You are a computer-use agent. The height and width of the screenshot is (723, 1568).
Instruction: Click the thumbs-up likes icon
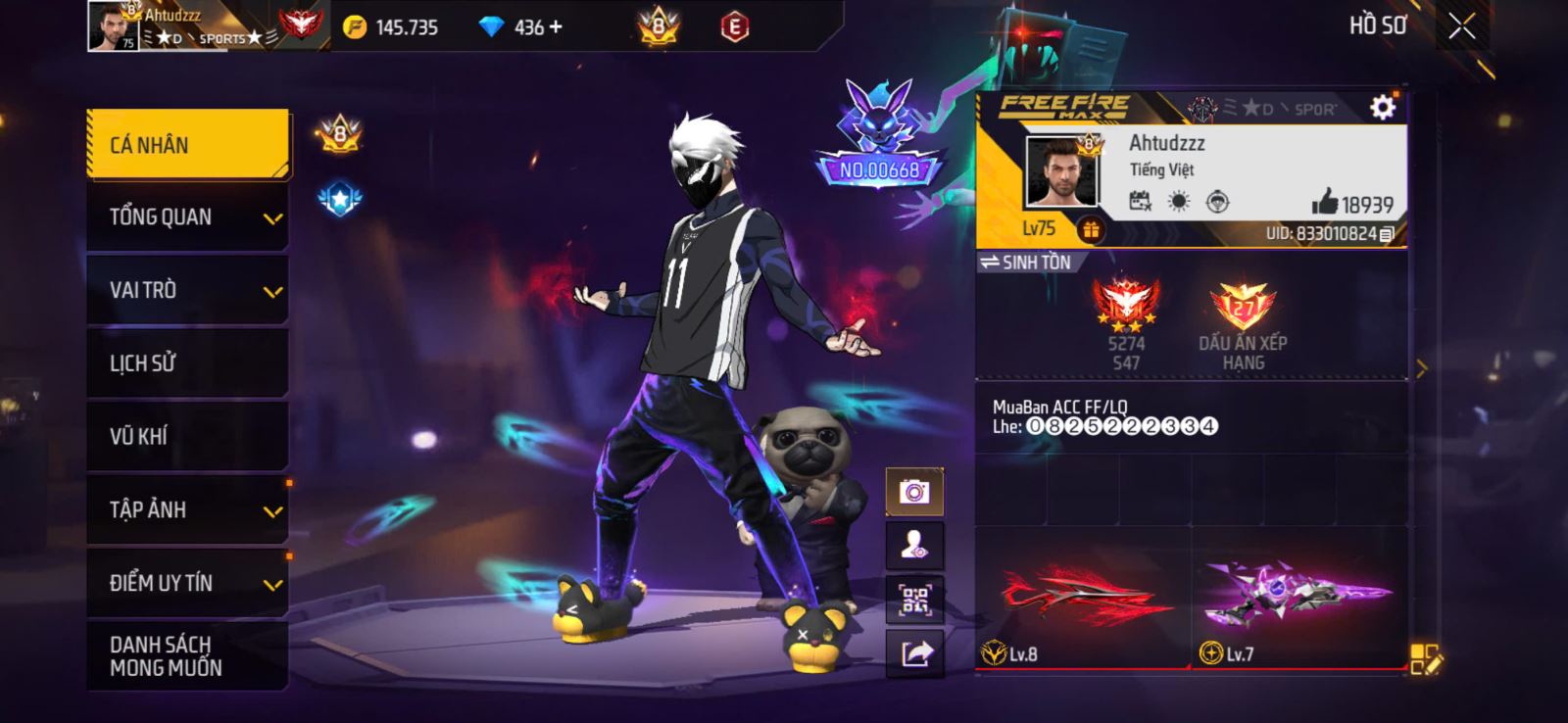click(1325, 203)
